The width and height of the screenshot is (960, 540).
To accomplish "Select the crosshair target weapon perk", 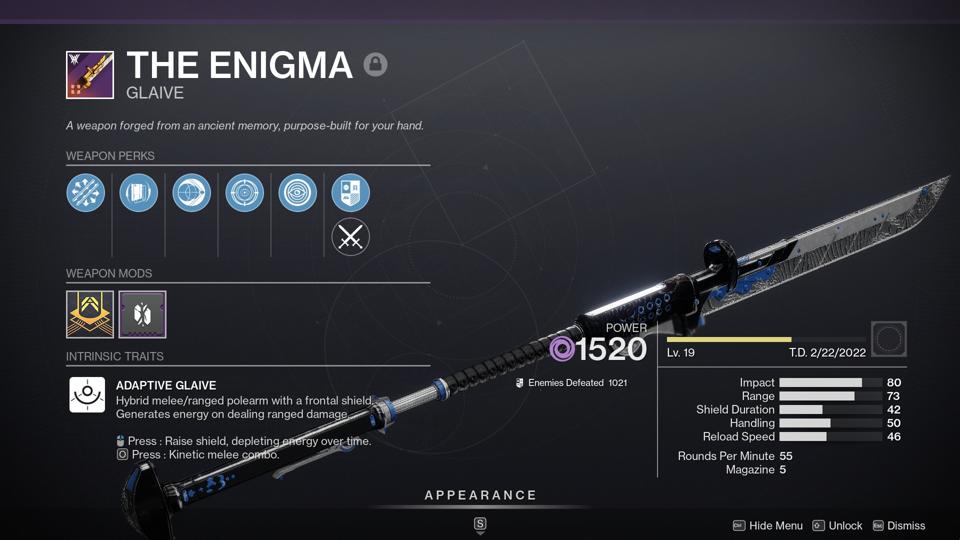I will (x=245, y=193).
